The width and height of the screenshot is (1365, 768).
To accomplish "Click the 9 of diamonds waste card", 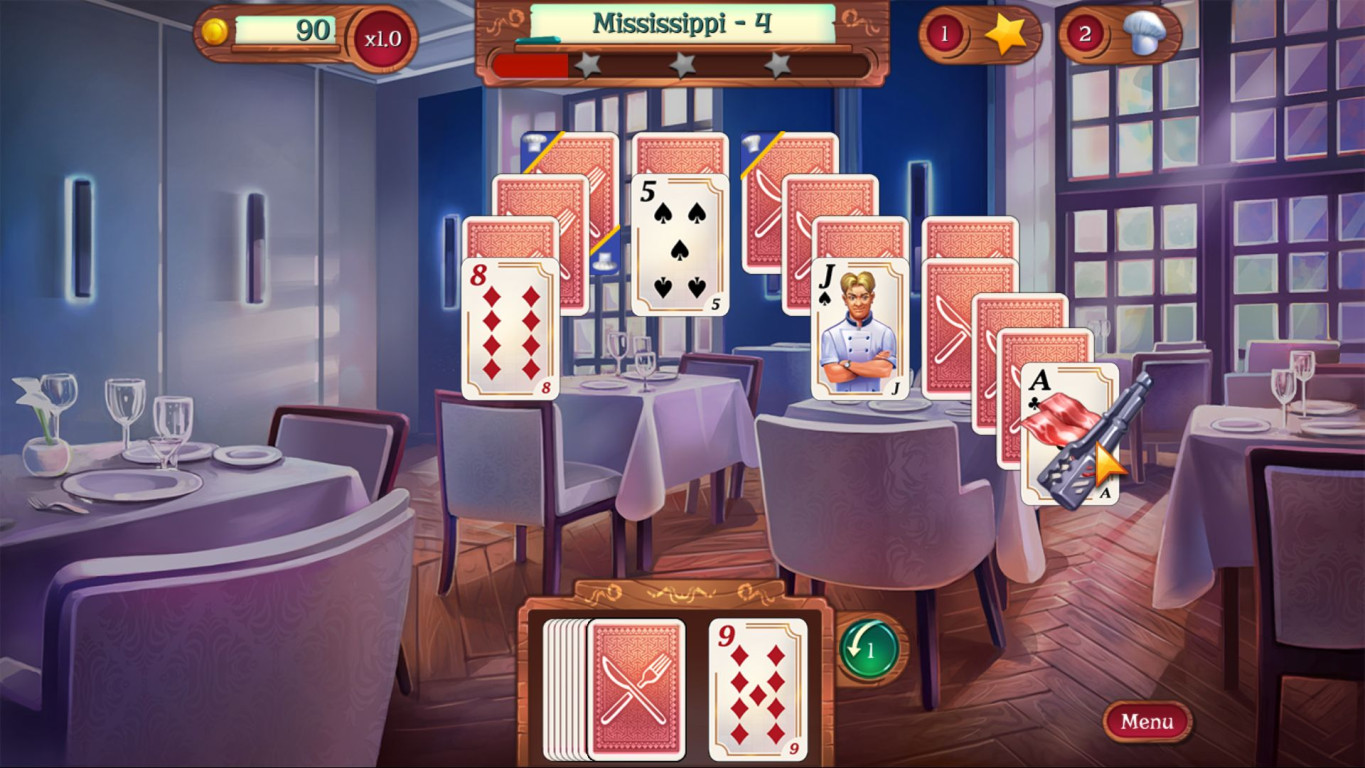I will 758,685.
